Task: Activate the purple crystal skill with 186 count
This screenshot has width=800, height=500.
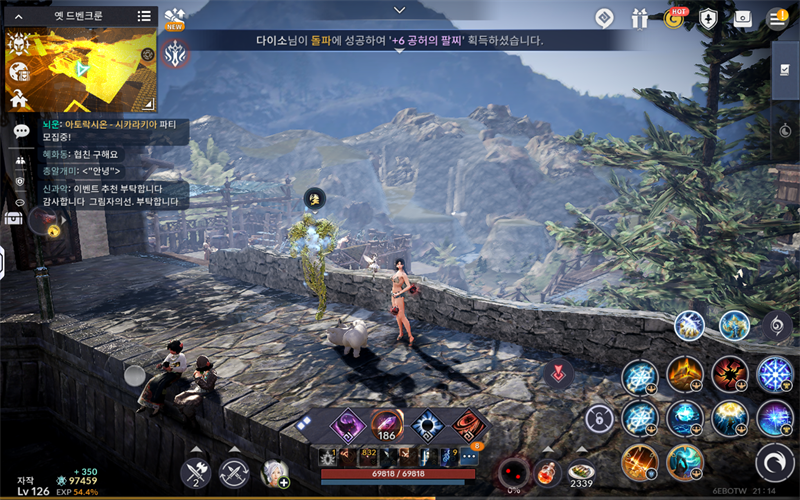Action: coord(385,424)
